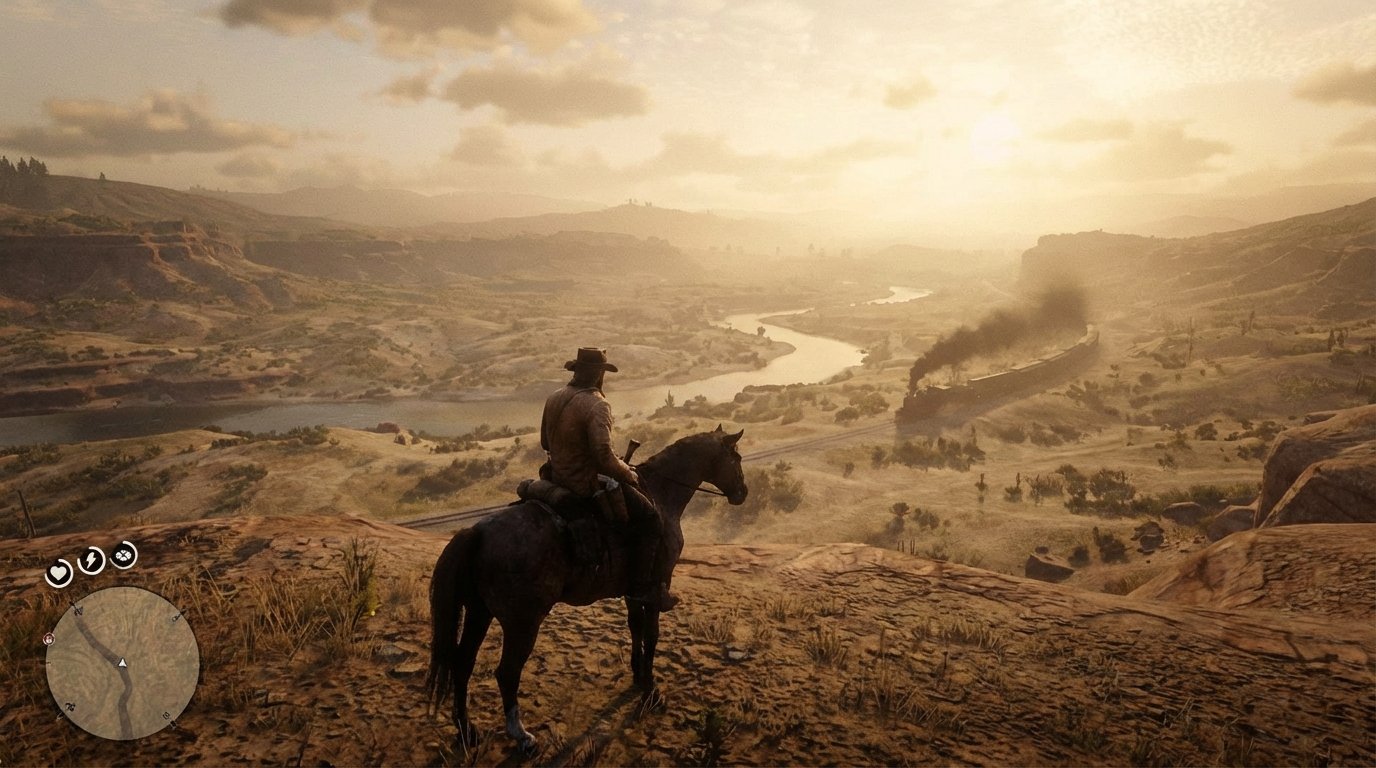Select the steam train crossing the valley
Viewport: 1376px width, 768px height.
(990, 378)
